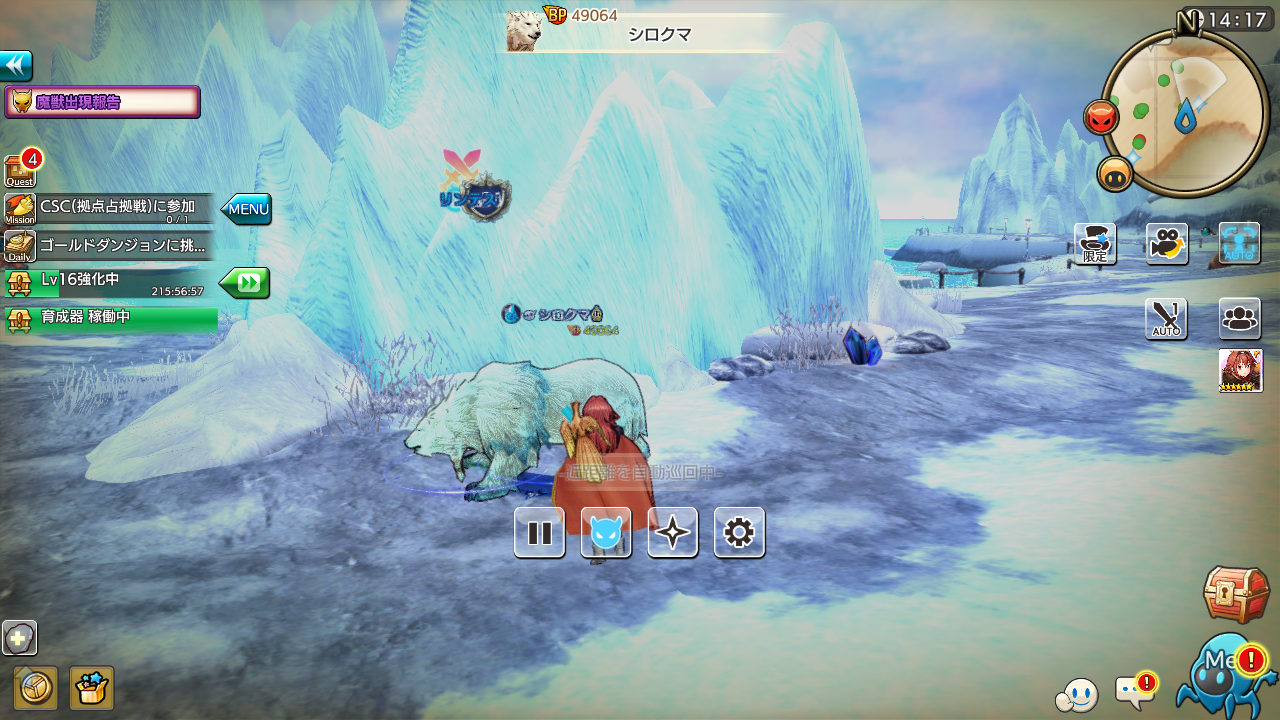This screenshot has width=1280, height=720.
Task: Pause auto patrol with the pause button
Action: 539,532
